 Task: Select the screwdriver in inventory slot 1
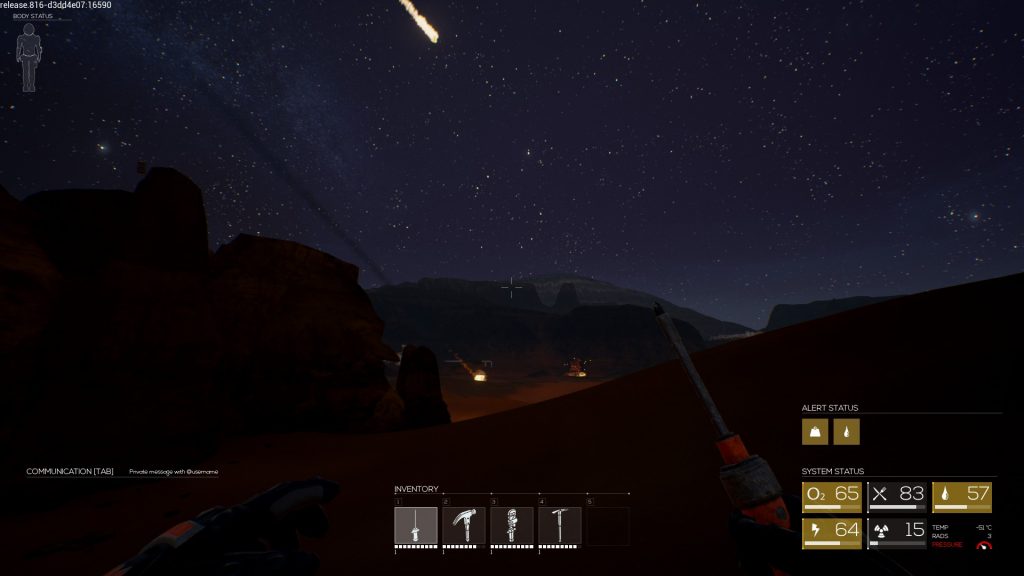tap(416, 525)
